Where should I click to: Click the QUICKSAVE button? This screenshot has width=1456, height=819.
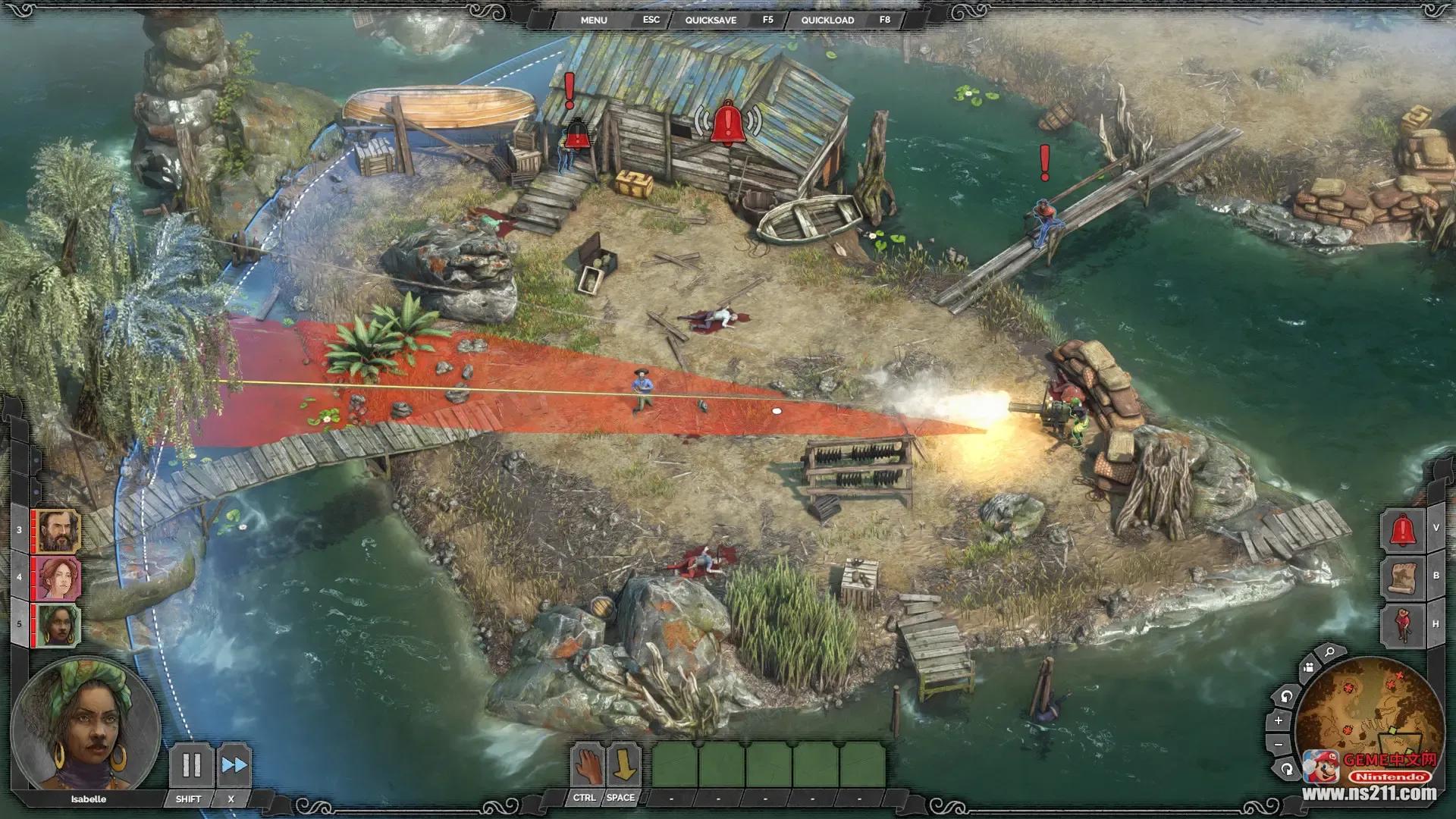711,20
